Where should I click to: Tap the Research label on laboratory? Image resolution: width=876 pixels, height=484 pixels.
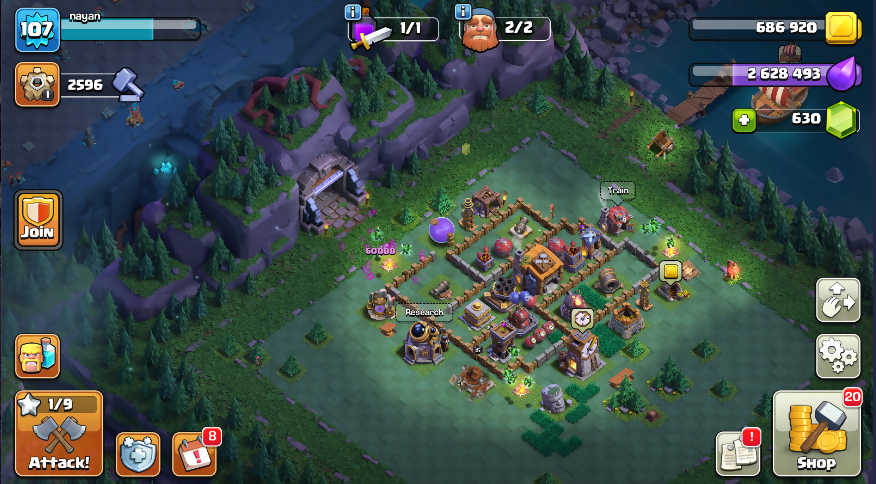(424, 312)
